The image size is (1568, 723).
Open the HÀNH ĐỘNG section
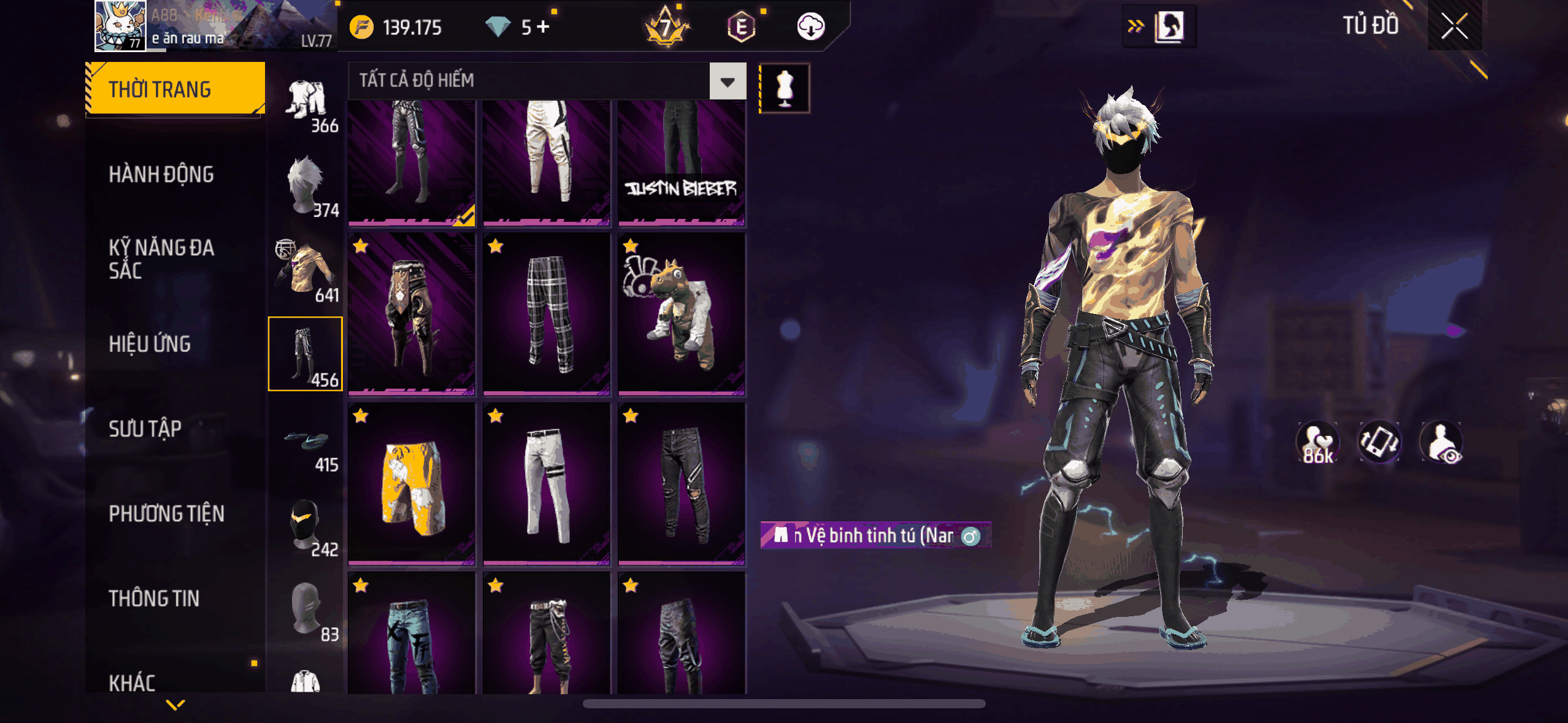[161, 174]
